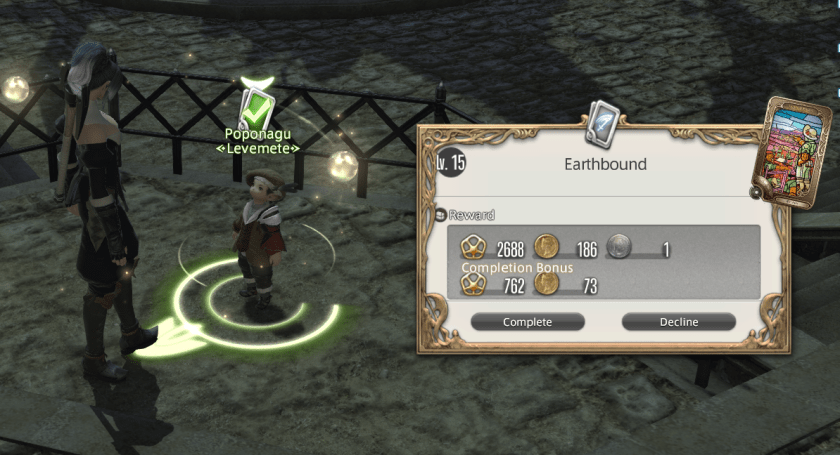Decline the Earthbound leve reward
Image resolution: width=840 pixels, height=455 pixels.
pos(678,322)
